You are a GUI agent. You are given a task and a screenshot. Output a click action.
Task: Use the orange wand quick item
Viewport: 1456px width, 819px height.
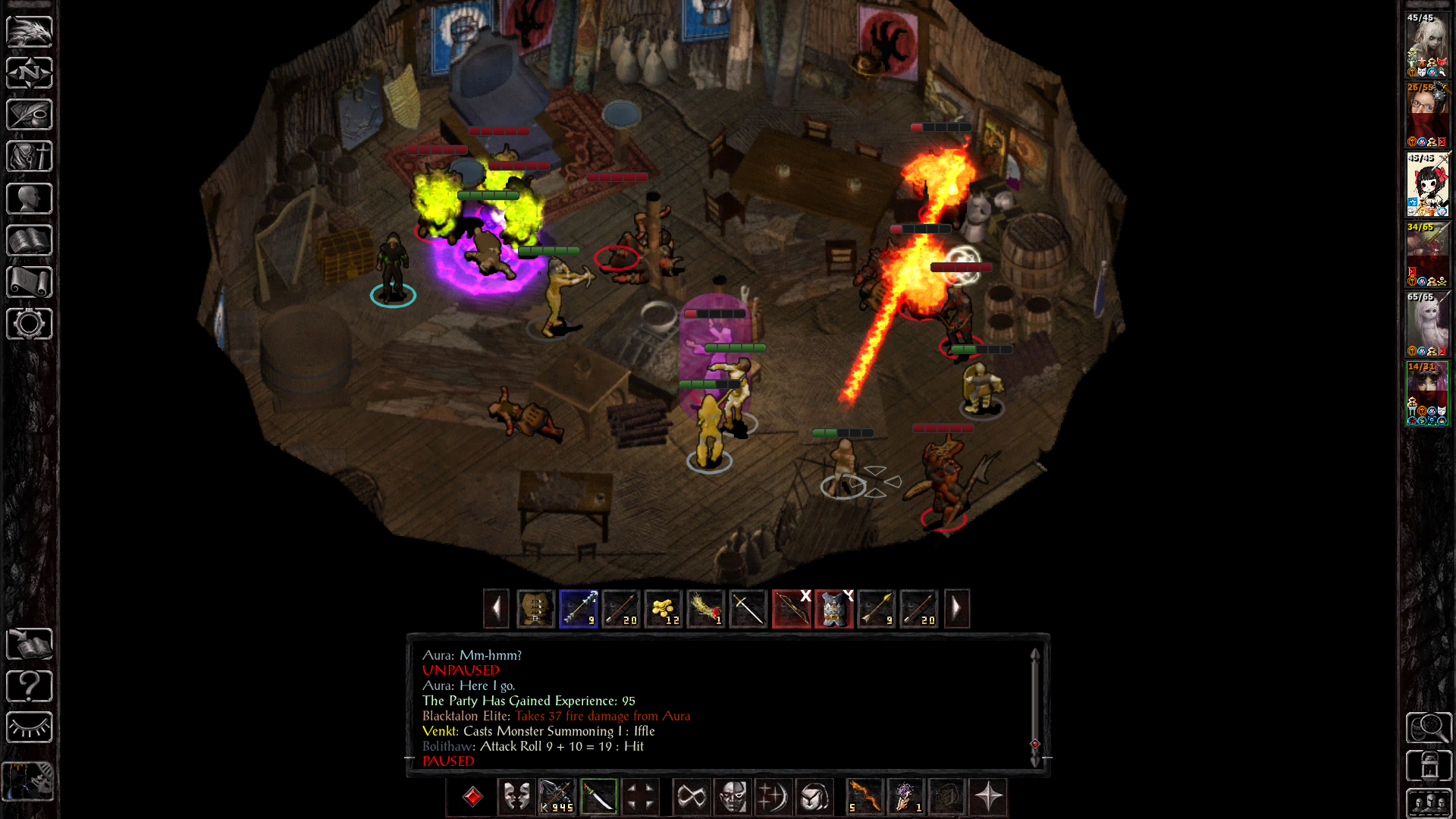864,797
